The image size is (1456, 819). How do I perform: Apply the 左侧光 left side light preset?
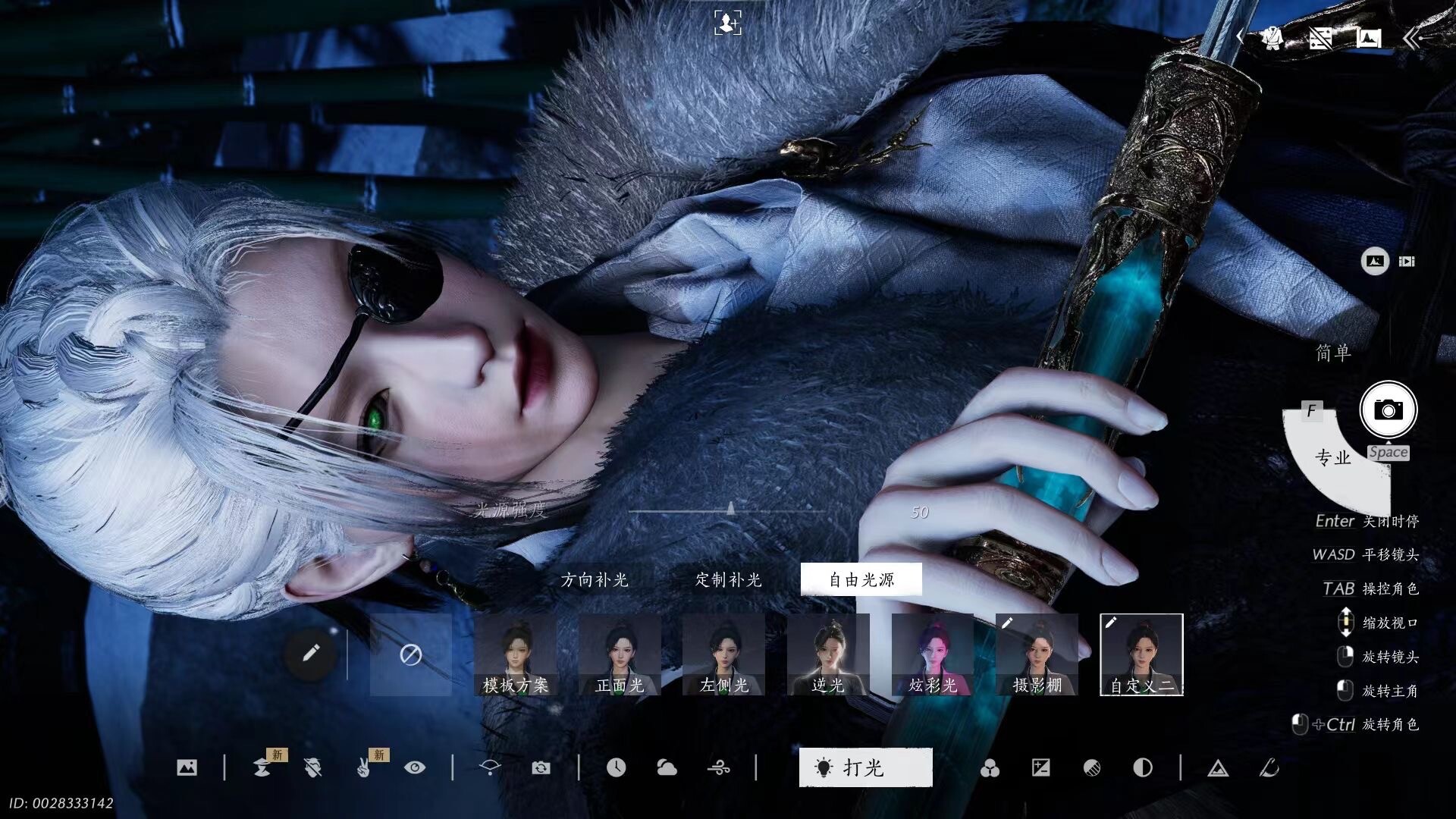[x=723, y=655]
